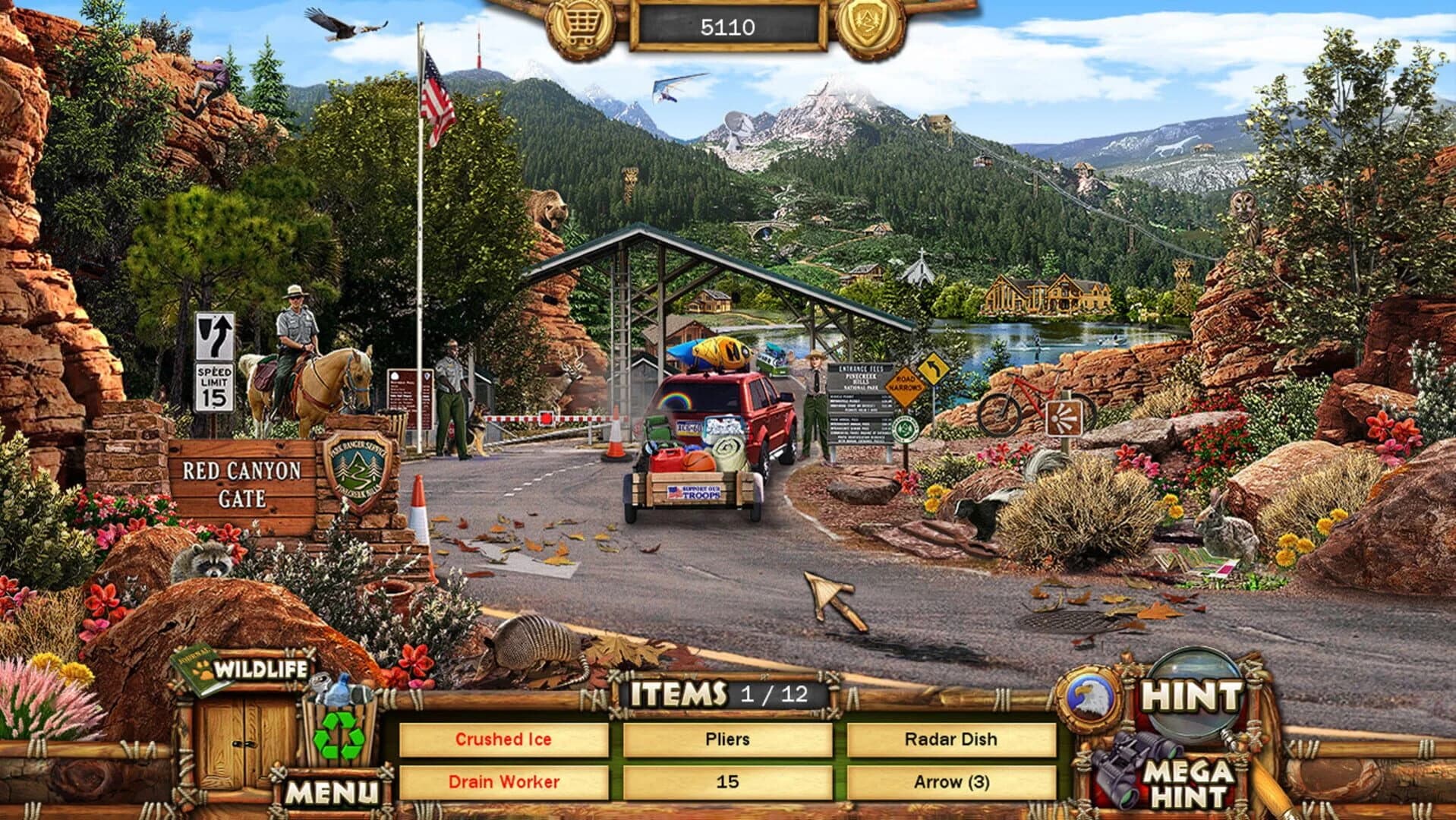Select Pliers in the item list
This screenshot has width=1456, height=820.
coord(727,737)
